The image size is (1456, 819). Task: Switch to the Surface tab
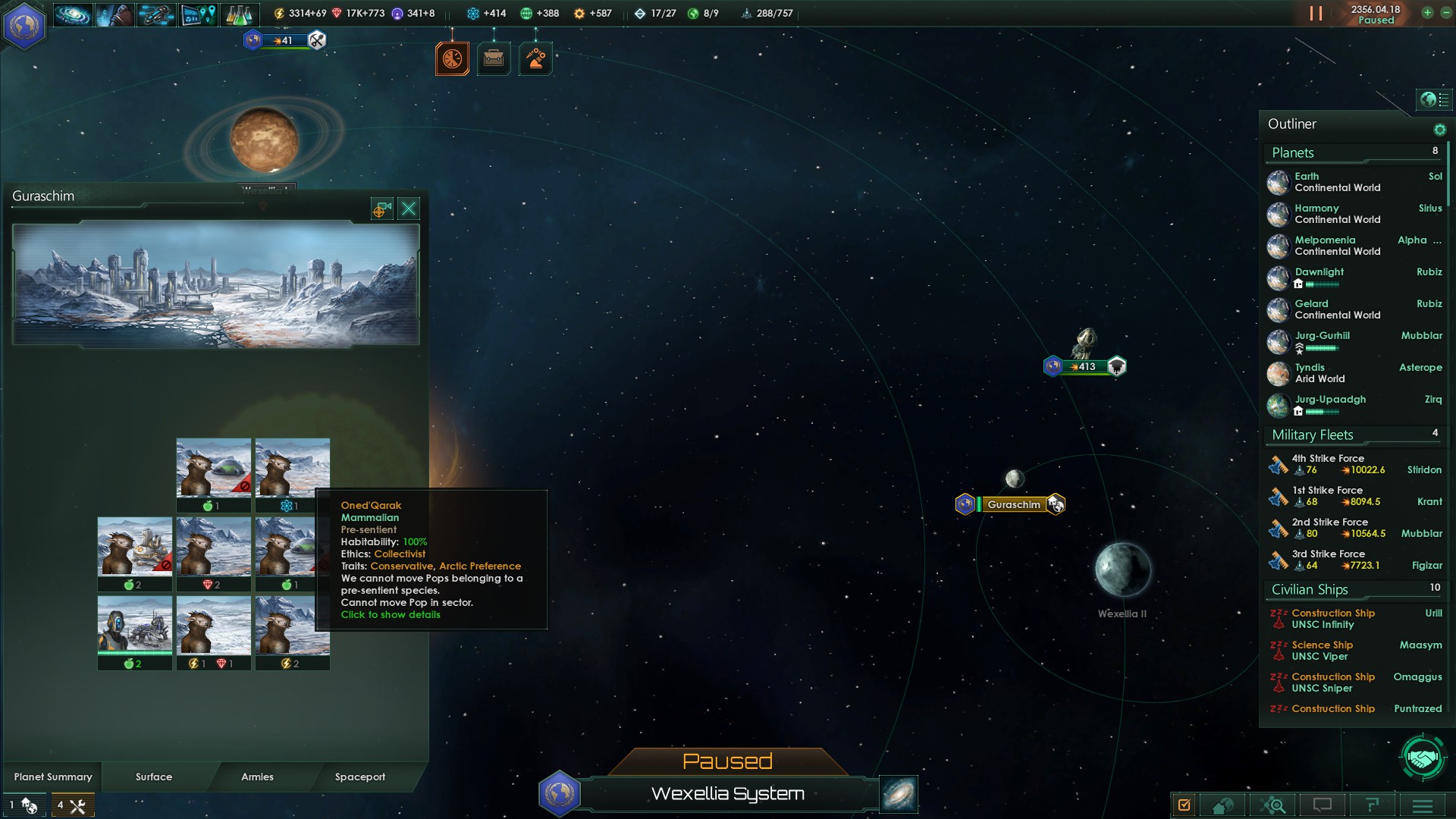point(154,777)
